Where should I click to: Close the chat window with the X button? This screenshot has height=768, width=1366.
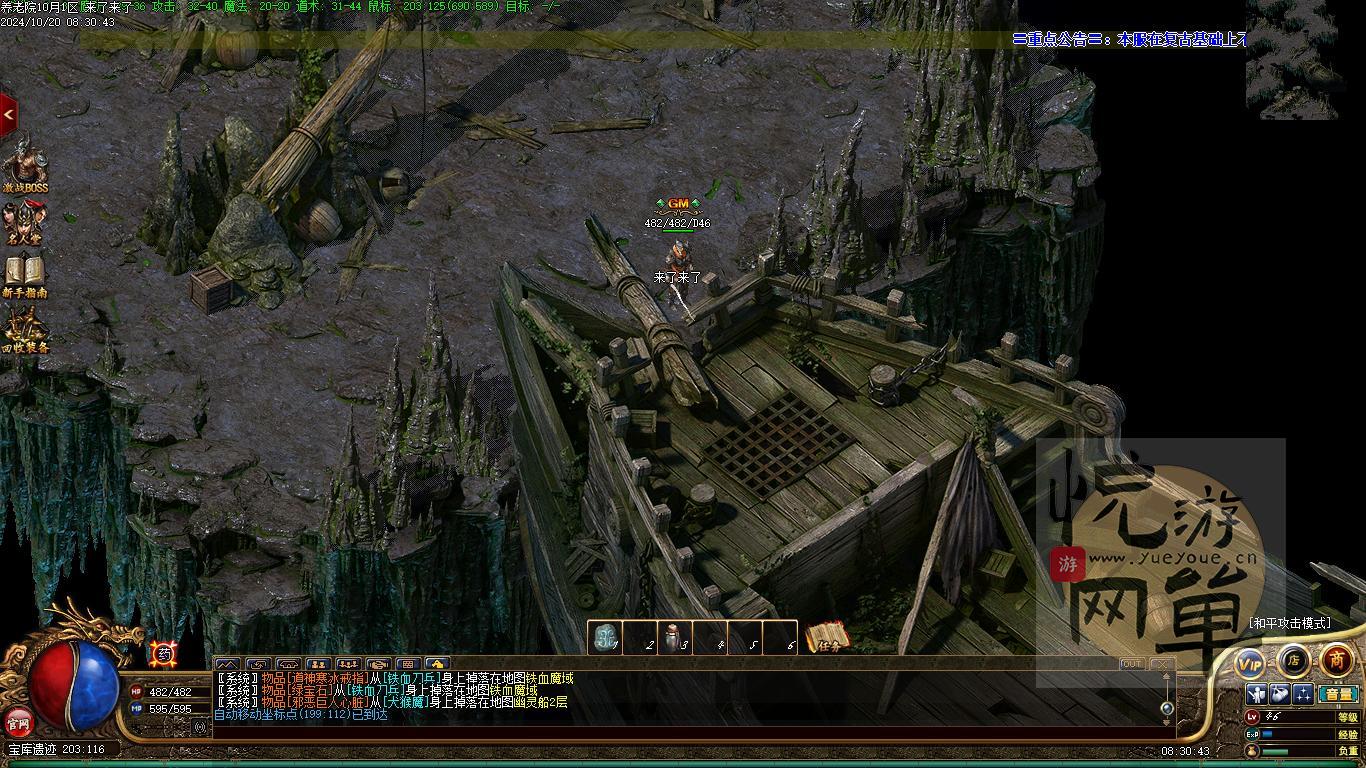coord(1161,664)
